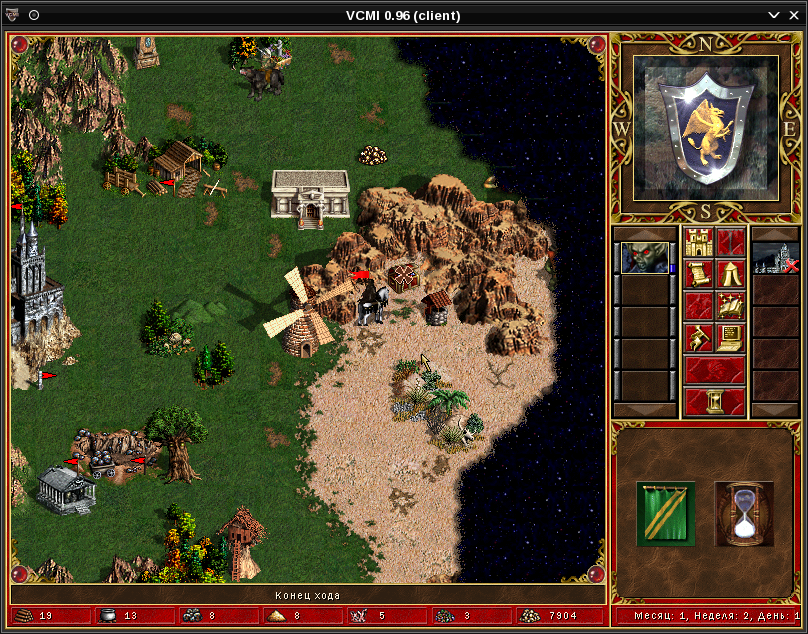The width and height of the screenshot is (808, 634).
Task: Close the VCMI window
Action: coord(797,15)
